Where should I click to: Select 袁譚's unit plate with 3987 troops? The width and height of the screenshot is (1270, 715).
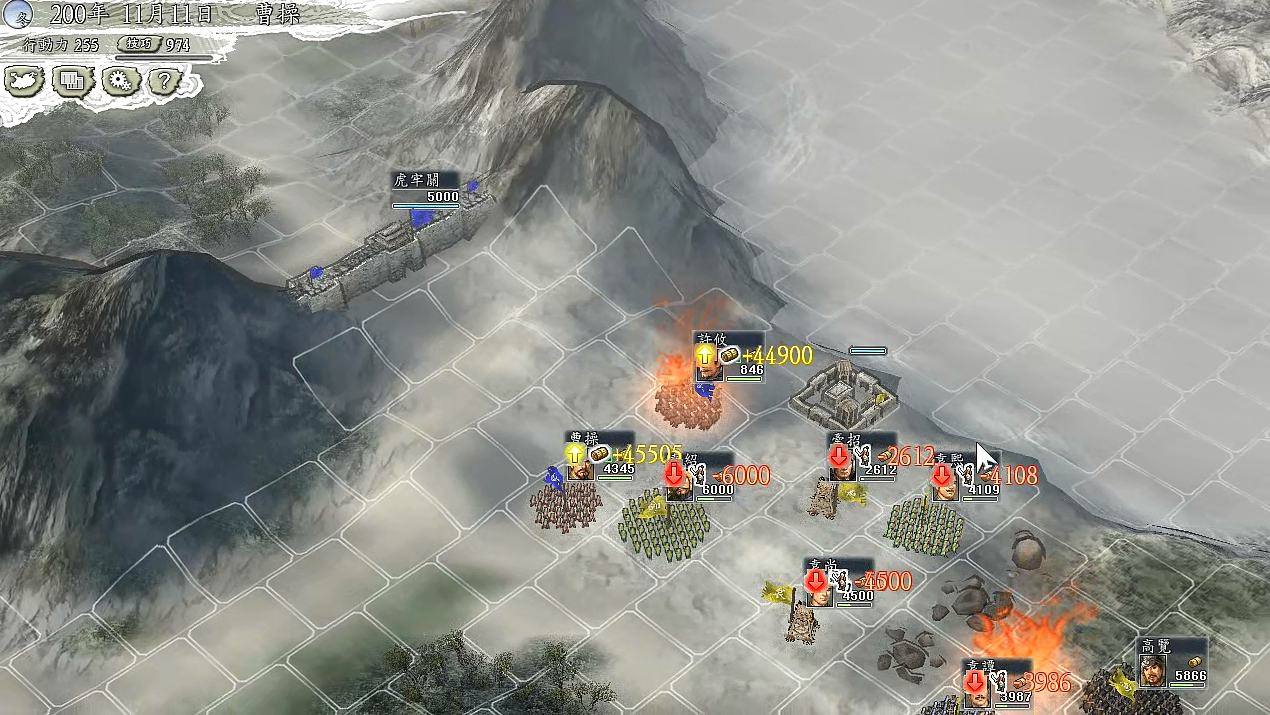(996, 685)
